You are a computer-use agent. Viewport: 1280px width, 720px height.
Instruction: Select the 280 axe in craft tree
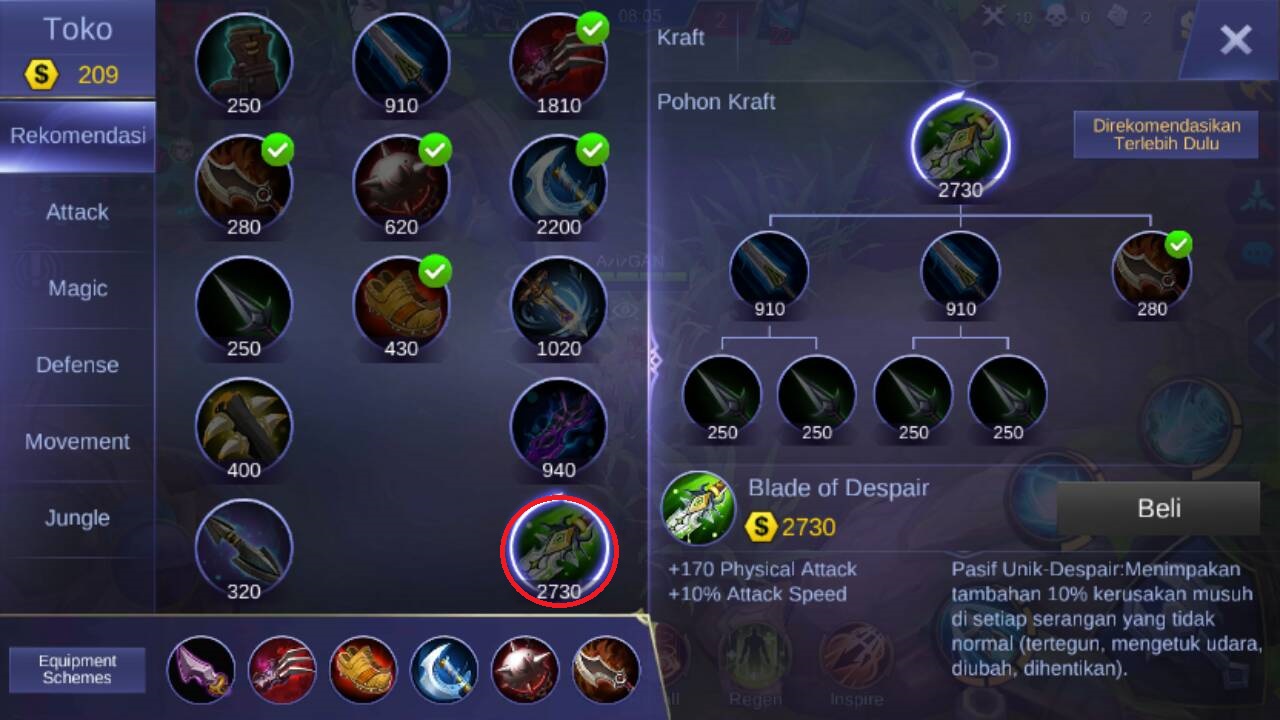[1151, 268]
